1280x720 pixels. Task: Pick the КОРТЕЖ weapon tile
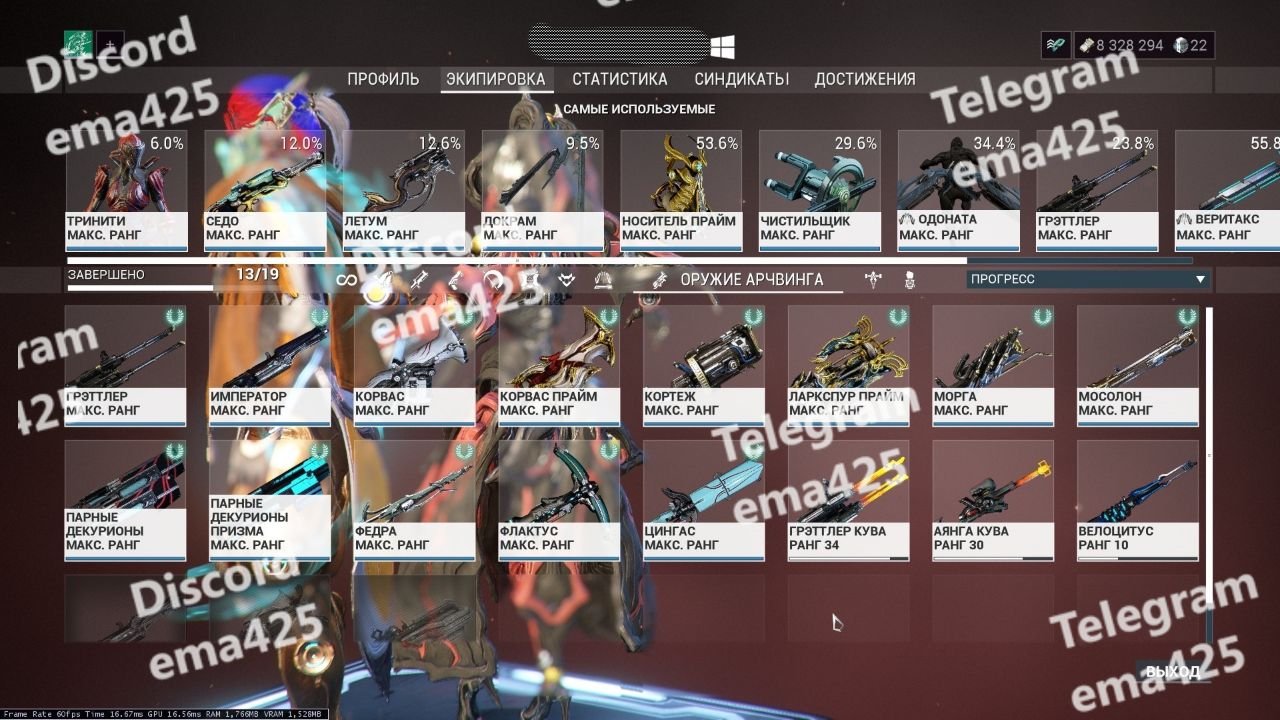point(703,365)
